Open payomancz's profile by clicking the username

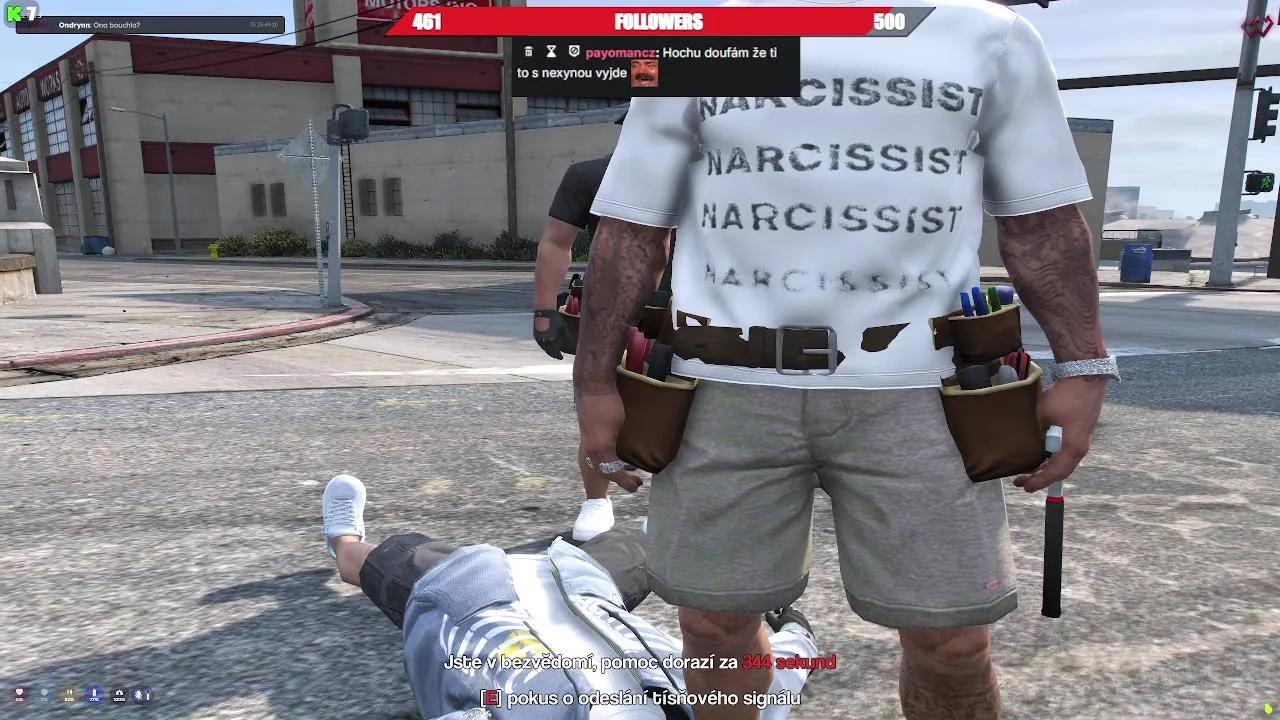point(620,52)
